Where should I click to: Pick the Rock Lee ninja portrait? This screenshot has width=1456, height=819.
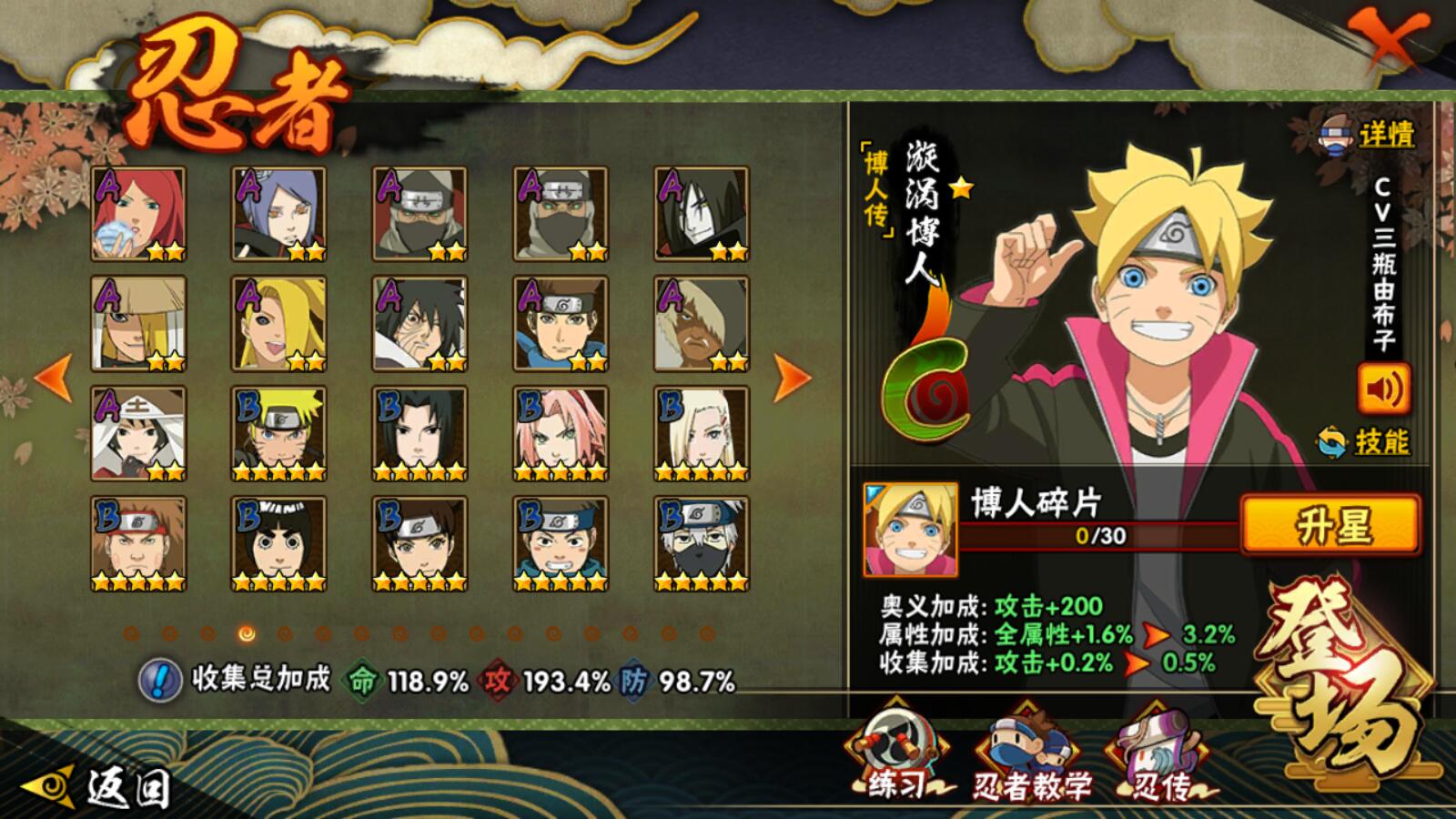click(x=278, y=543)
